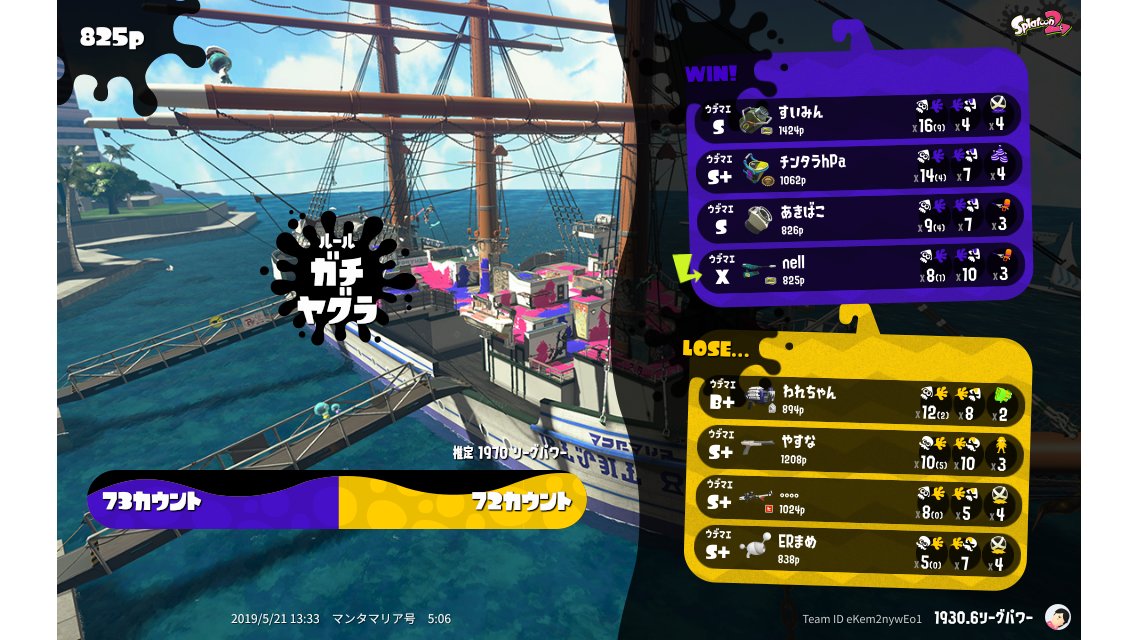Image resolution: width=1138 pixels, height=640 pixels.
Task: Open the profile avatar icon
Action: coord(1057,617)
